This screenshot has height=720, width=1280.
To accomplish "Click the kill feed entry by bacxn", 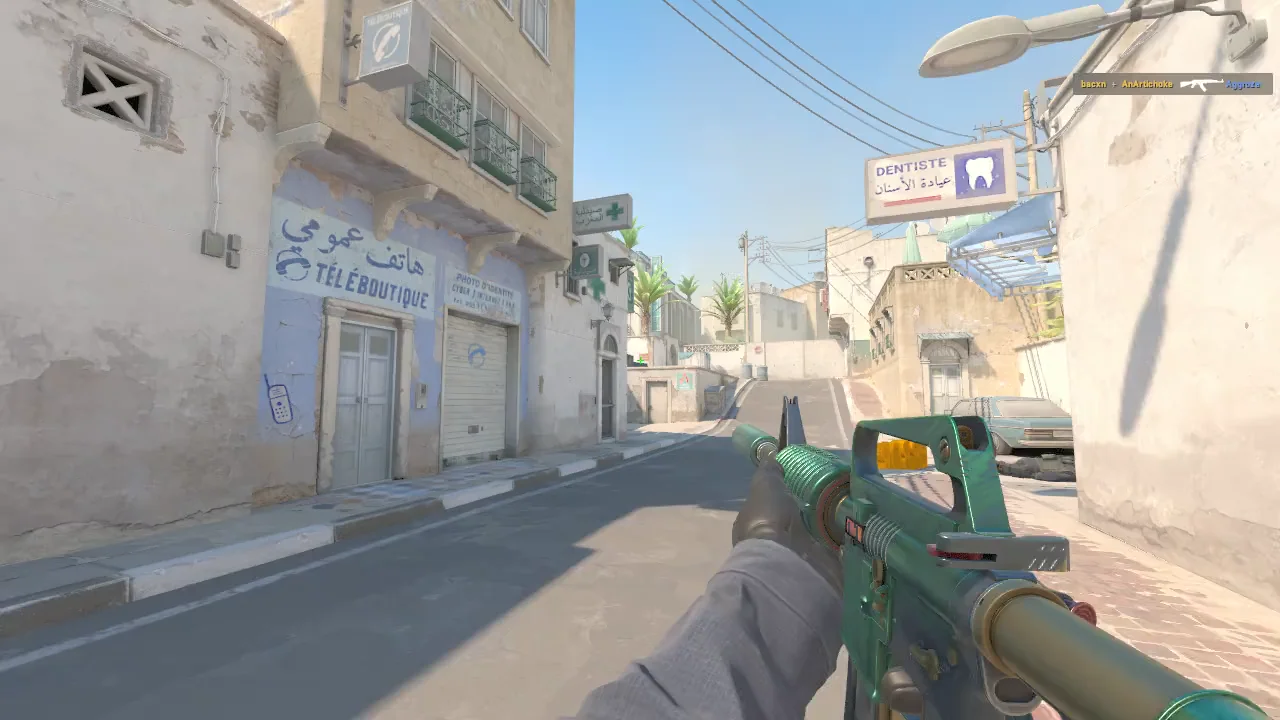I will (x=1172, y=84).
